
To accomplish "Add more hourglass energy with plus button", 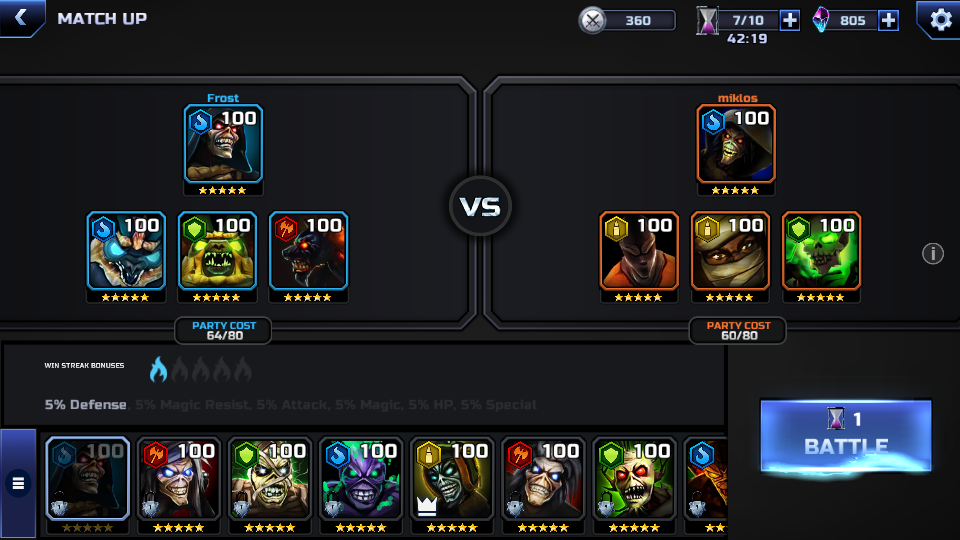I will (x=789, y=20).
